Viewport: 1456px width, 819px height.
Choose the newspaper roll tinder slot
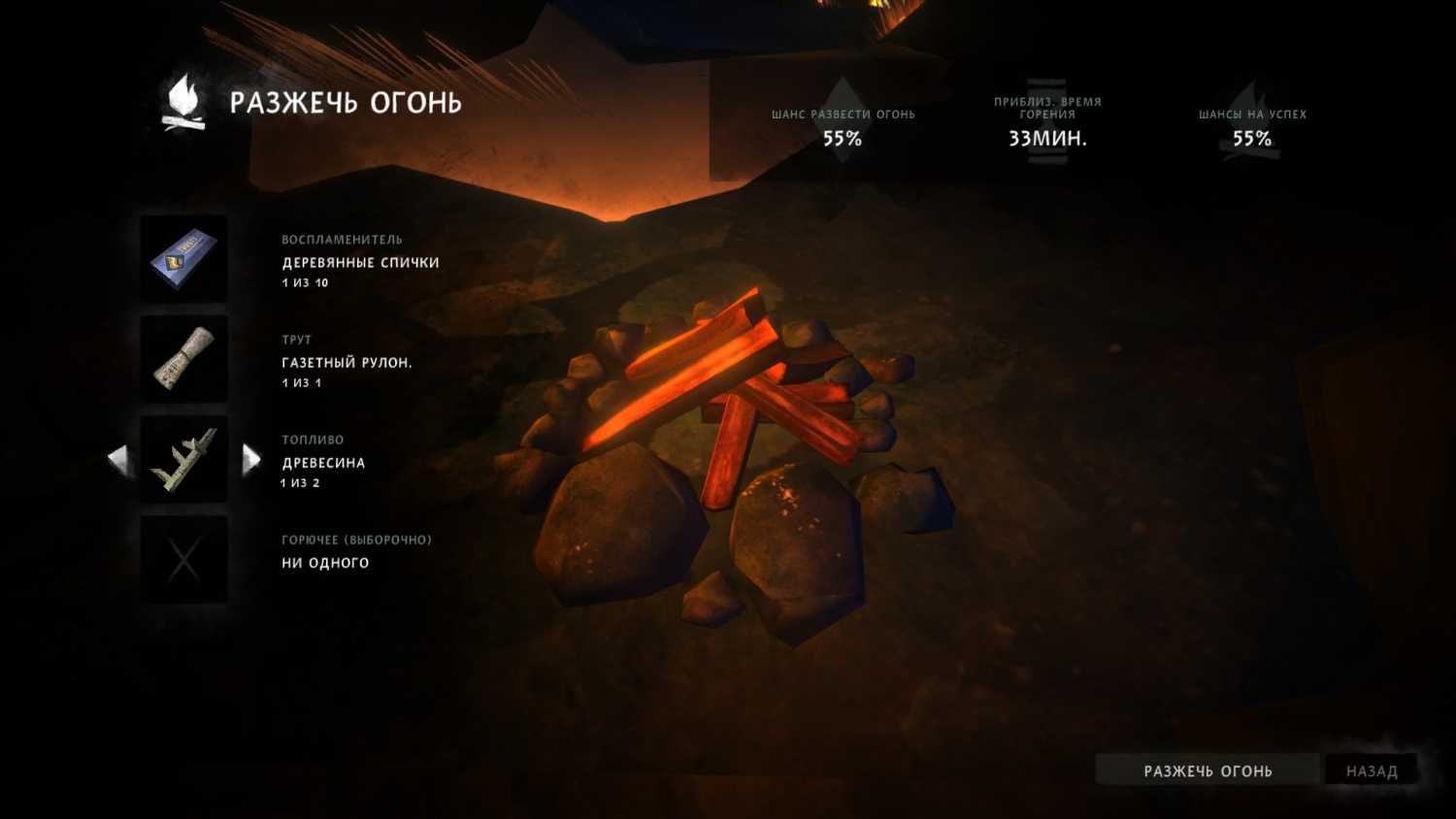[x=183, y=359]
